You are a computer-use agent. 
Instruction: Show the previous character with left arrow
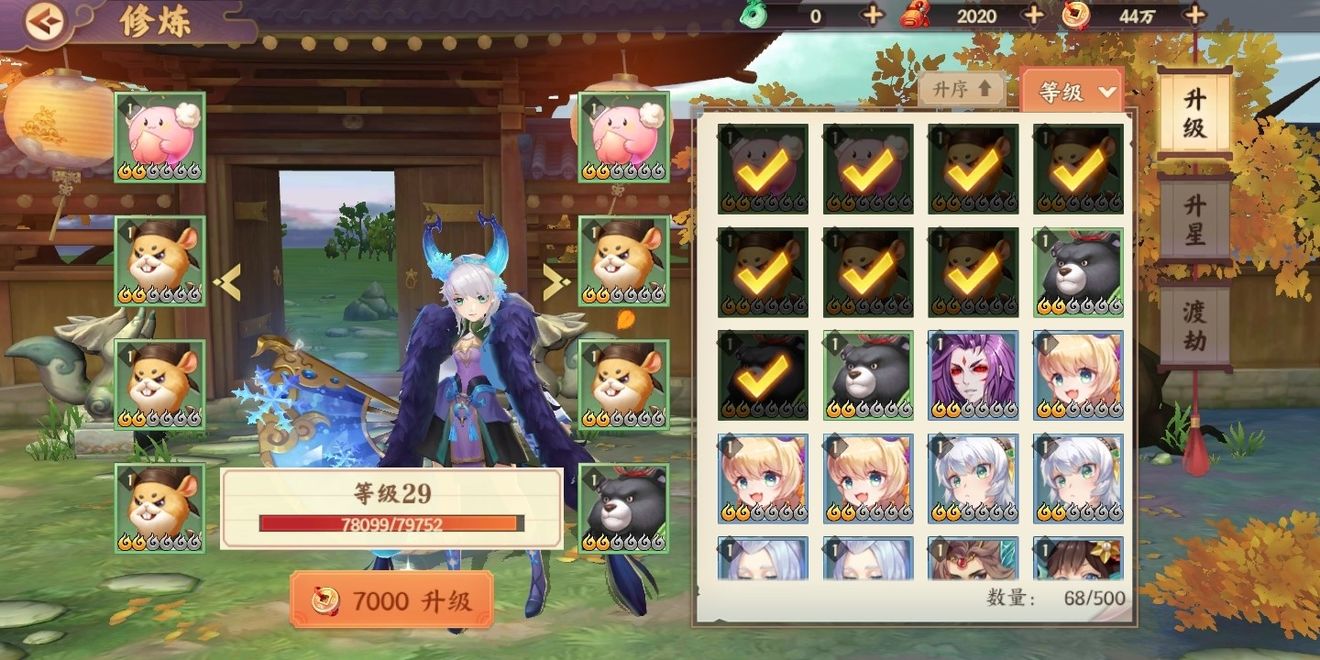[228, 284]
